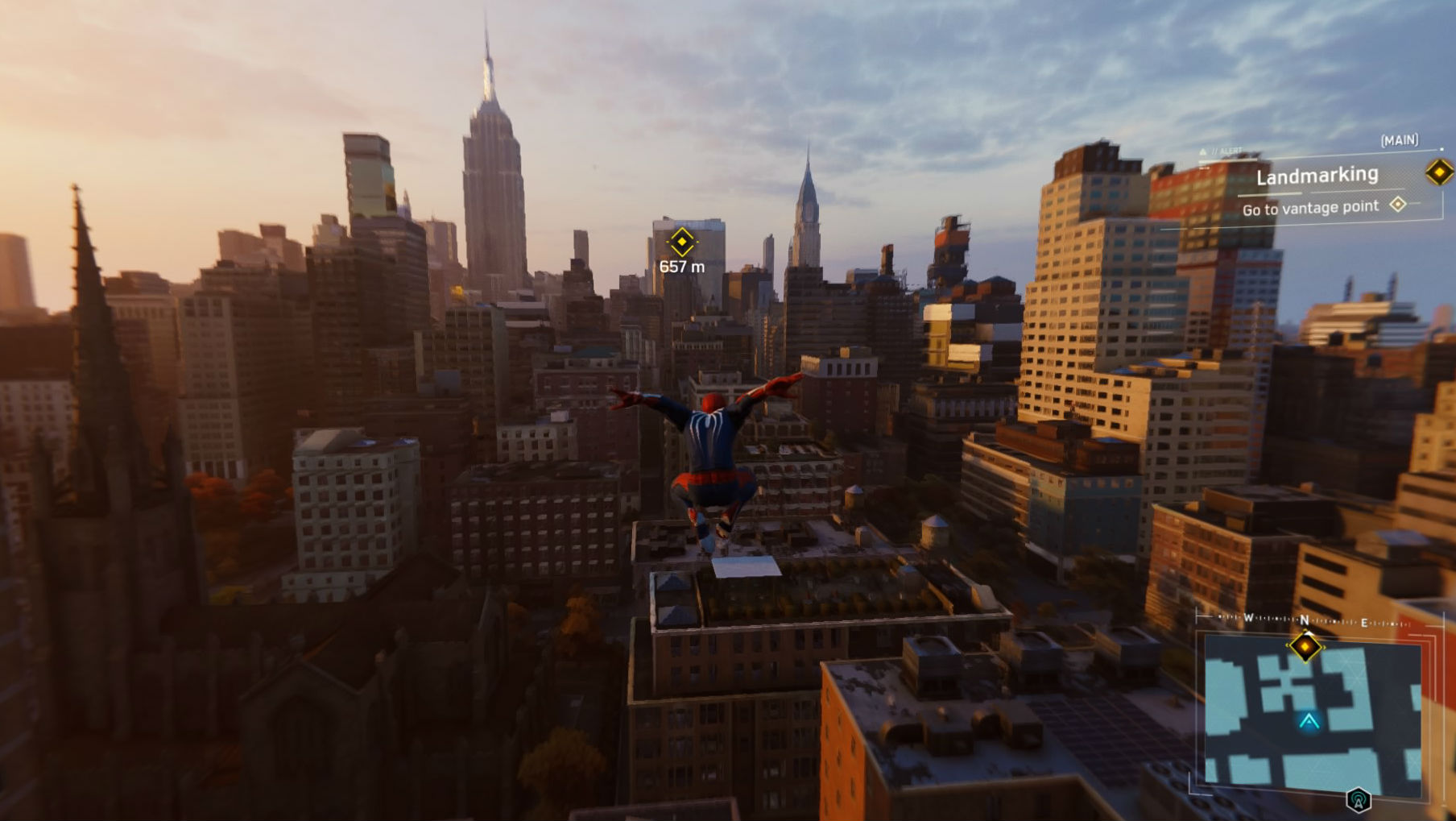Click the cyan player arrow on the minimap
1456x821 pixels.
[1309, 721]
